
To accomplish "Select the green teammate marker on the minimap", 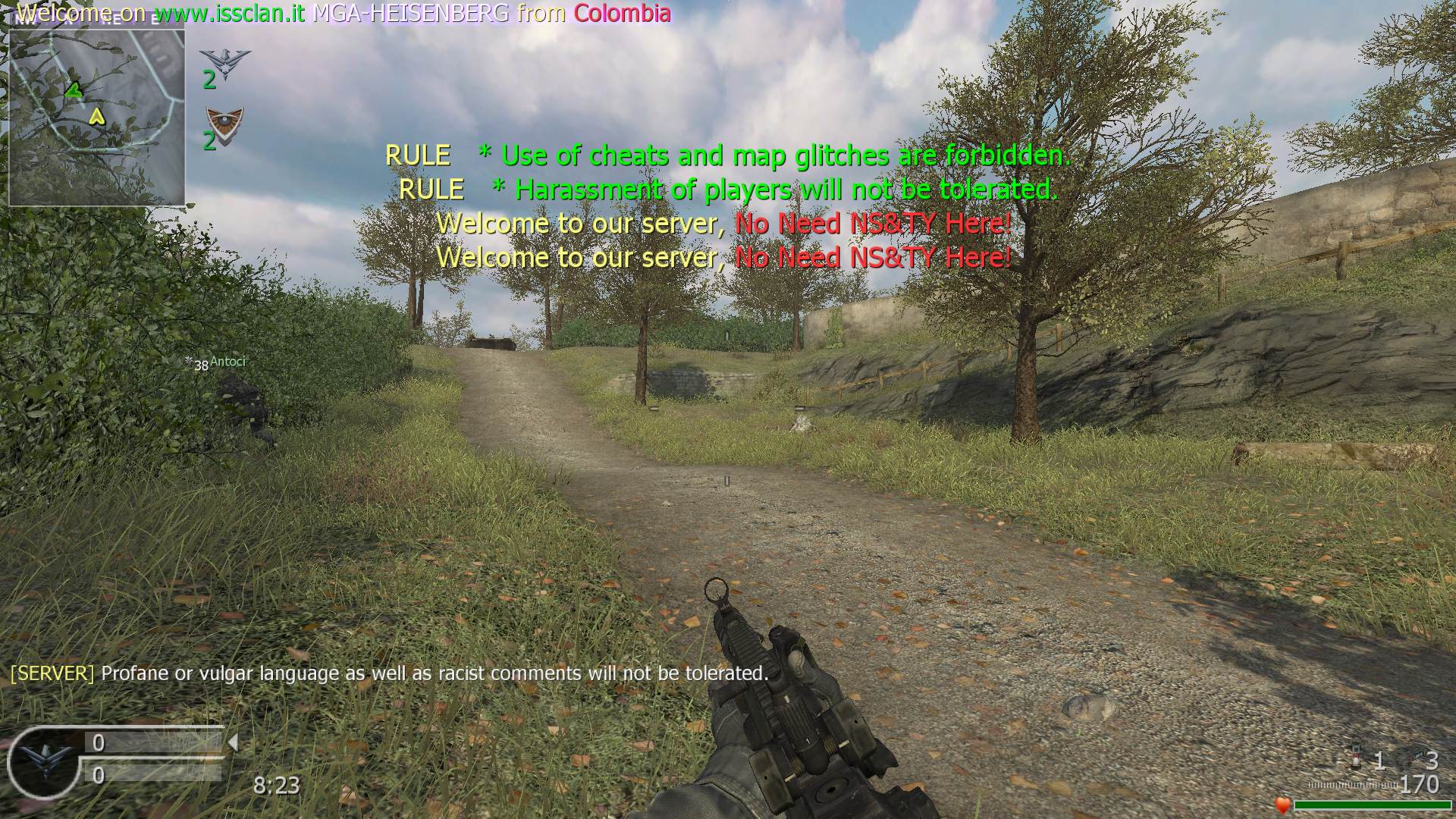I will (x=74, y=91).
